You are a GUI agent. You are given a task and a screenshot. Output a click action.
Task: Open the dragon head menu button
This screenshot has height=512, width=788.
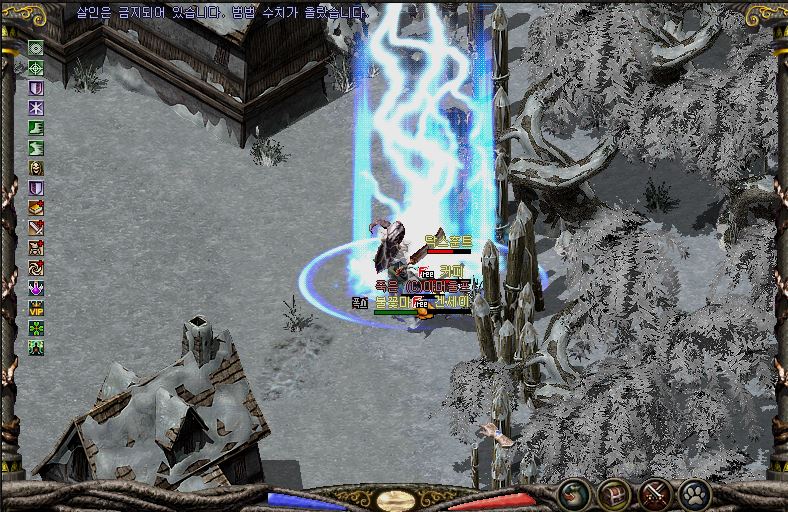[573, 493]
